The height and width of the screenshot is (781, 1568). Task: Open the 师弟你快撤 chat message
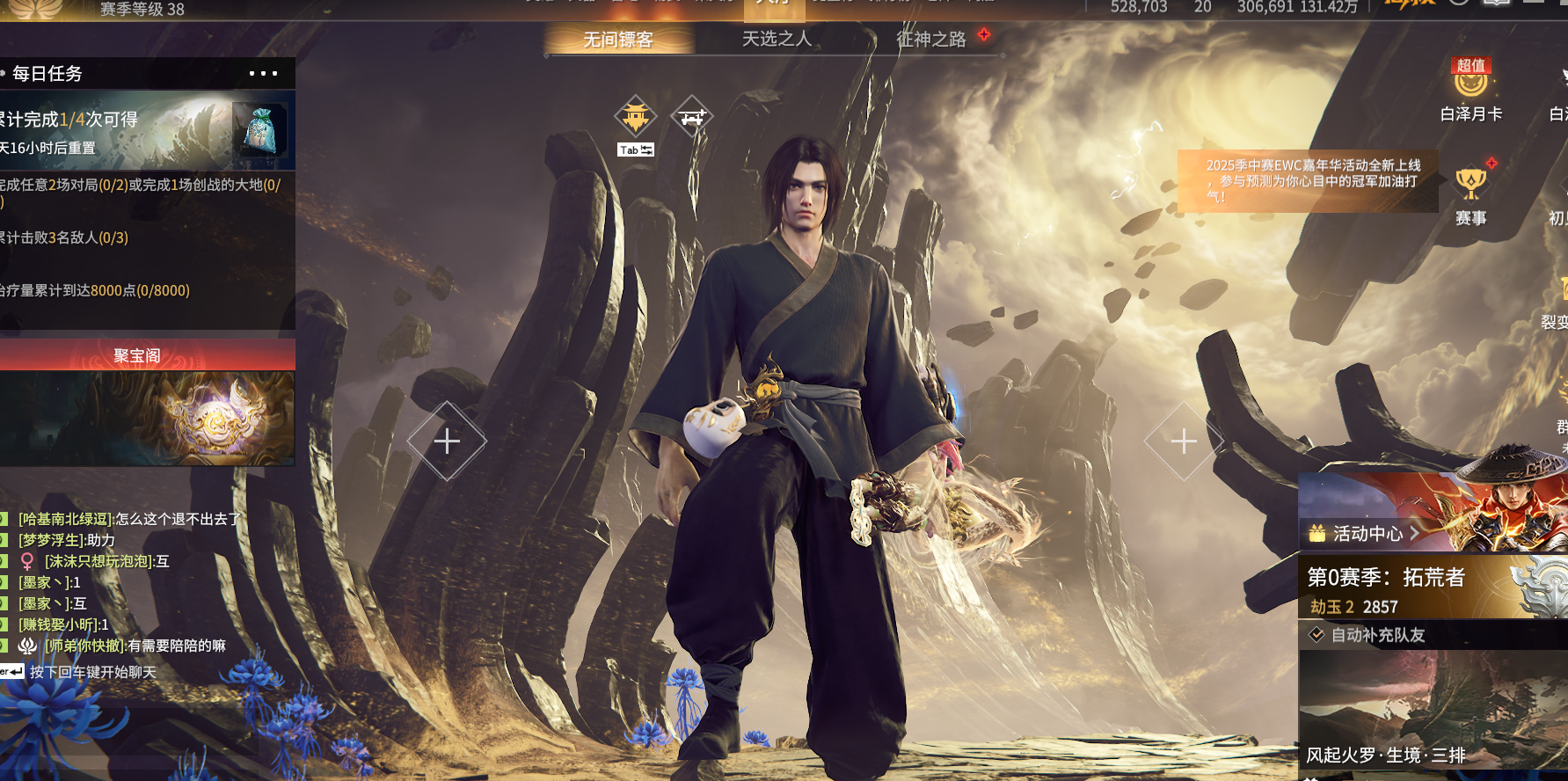[x=136, y=646]
